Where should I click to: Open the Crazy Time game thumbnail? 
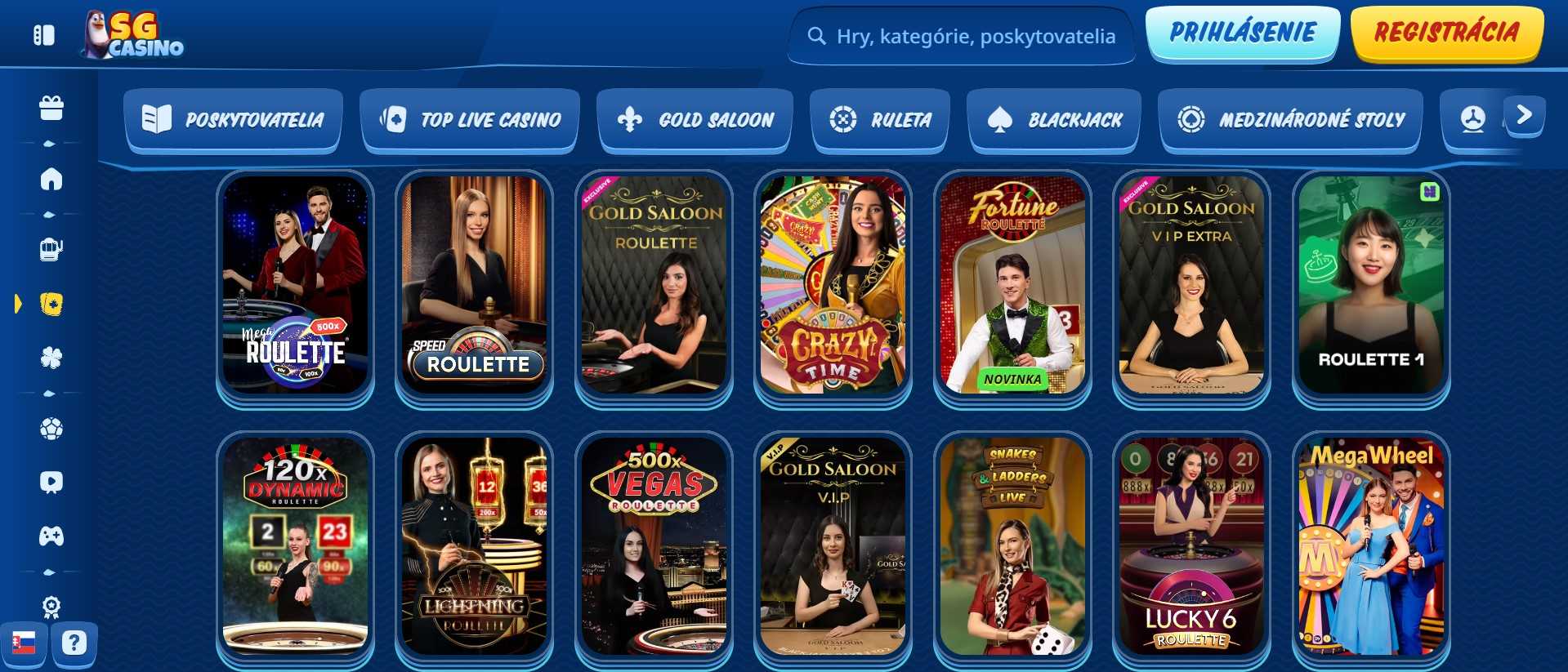832,285
